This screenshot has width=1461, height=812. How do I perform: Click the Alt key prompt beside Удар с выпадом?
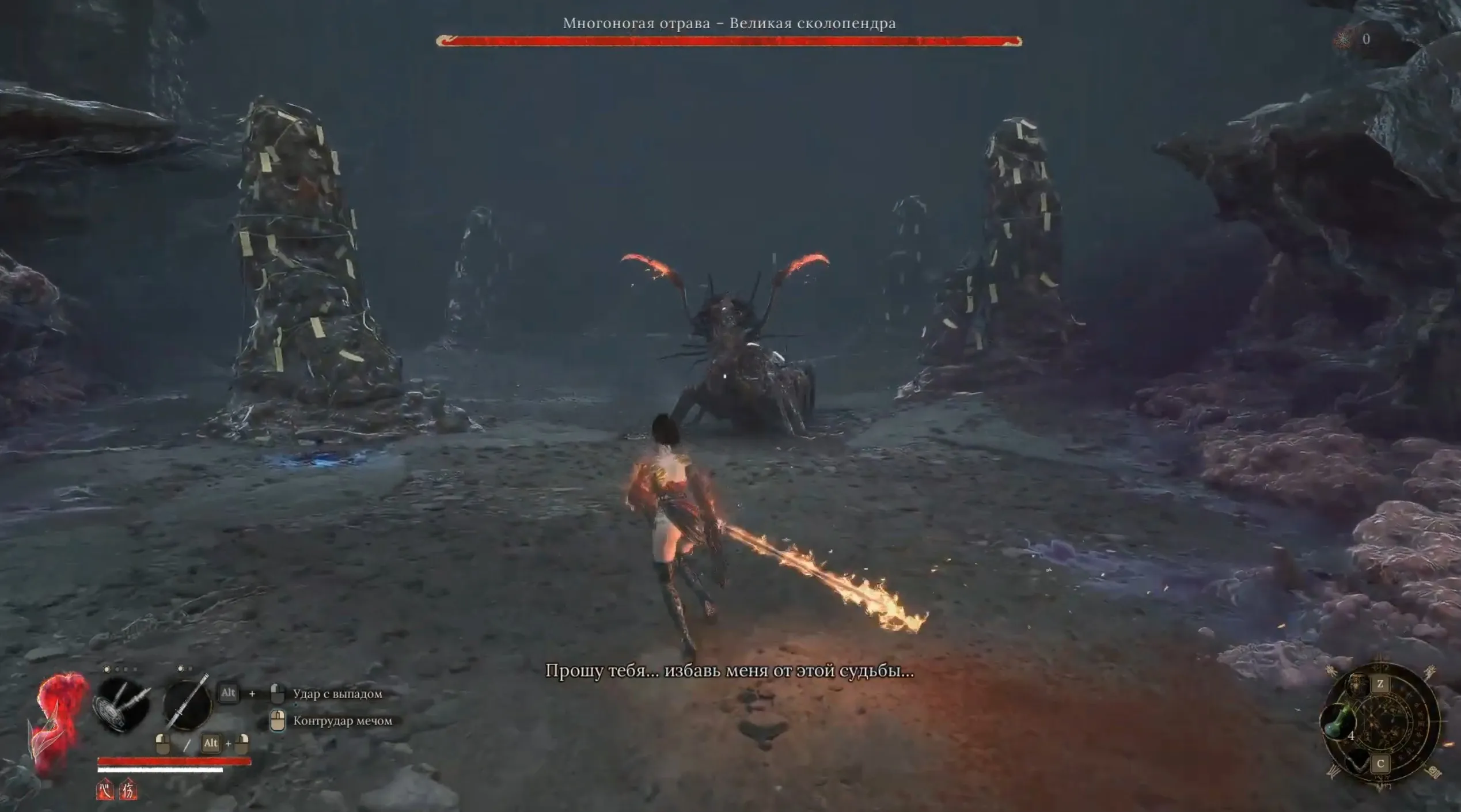point(228,693)
